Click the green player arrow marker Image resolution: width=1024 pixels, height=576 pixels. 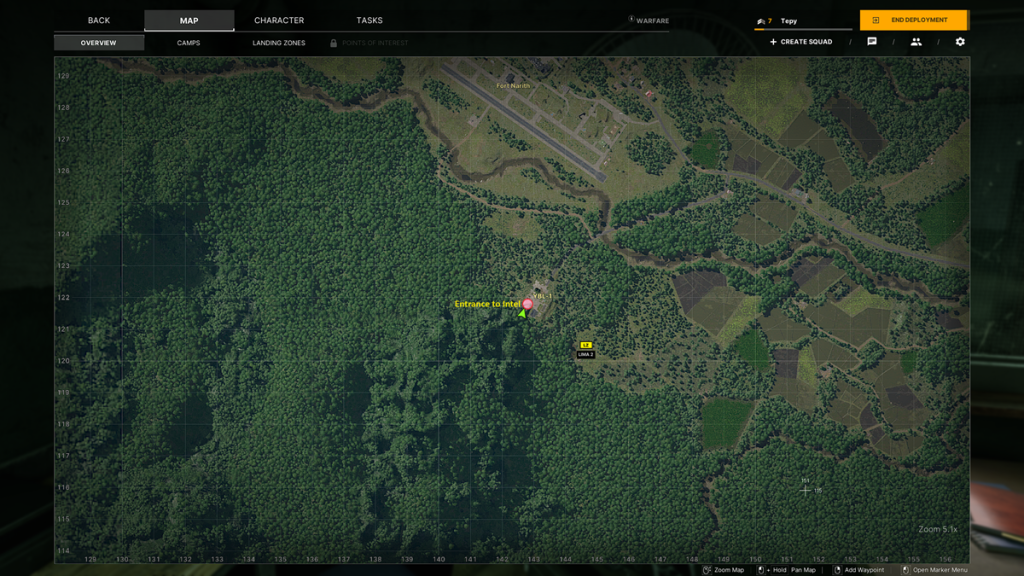click(522, 314)
